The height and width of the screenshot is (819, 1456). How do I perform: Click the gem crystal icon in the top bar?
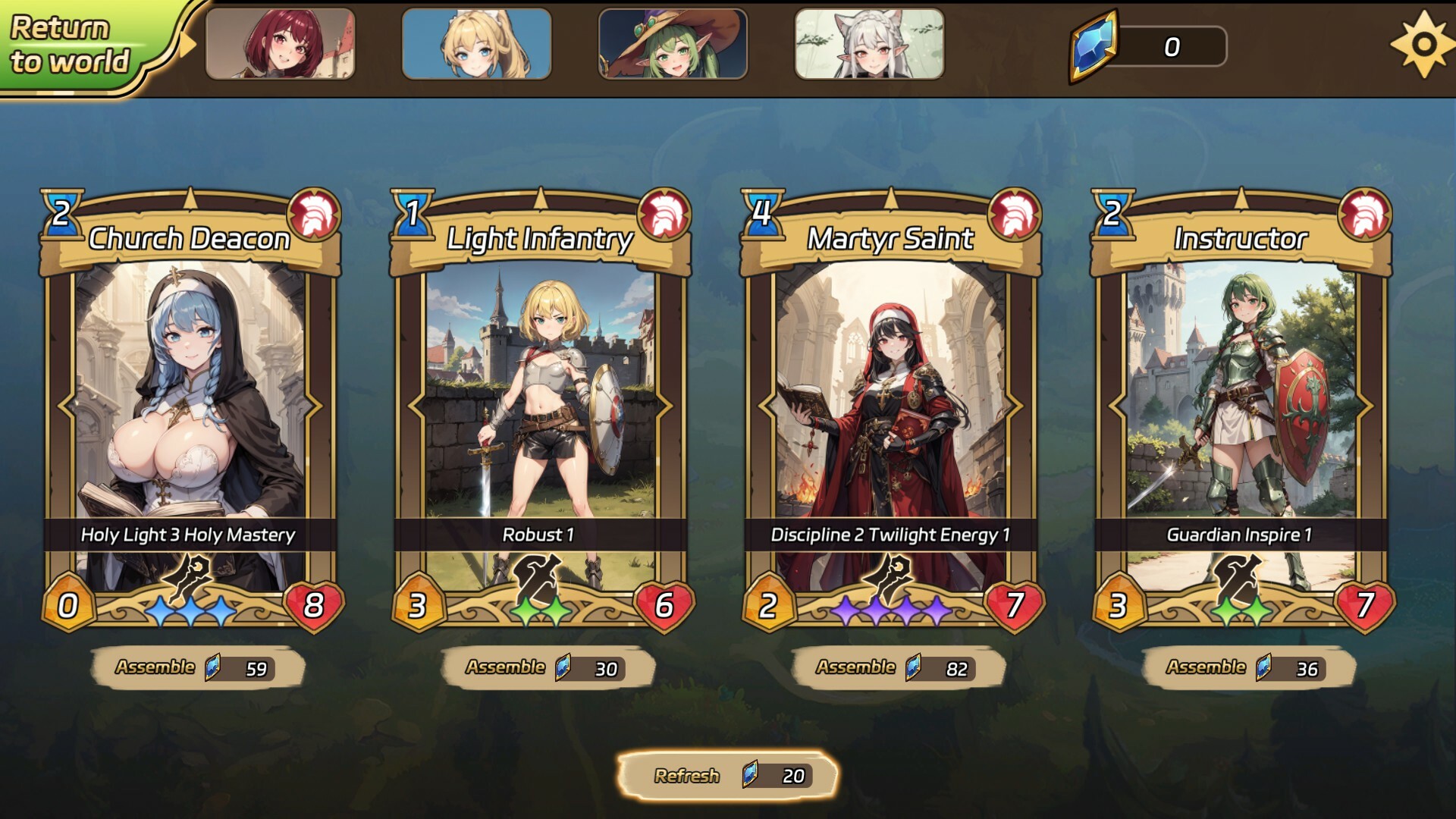(x=1093, y=45)
